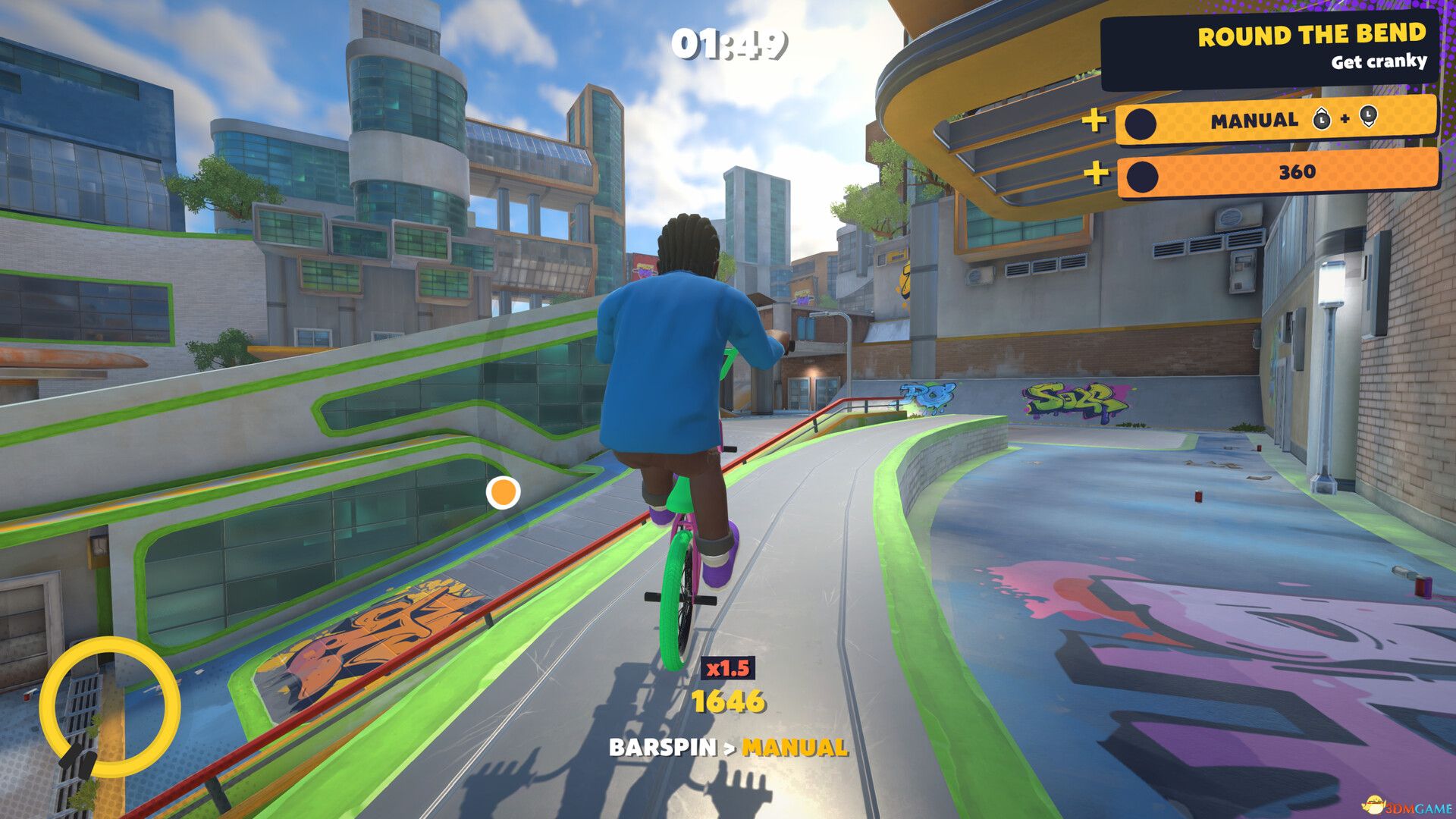Viewport: 1456px width, 819px height.
Task: Click the yellow plus icon beside the MANUAL challenge
Action: point(1094,119)
